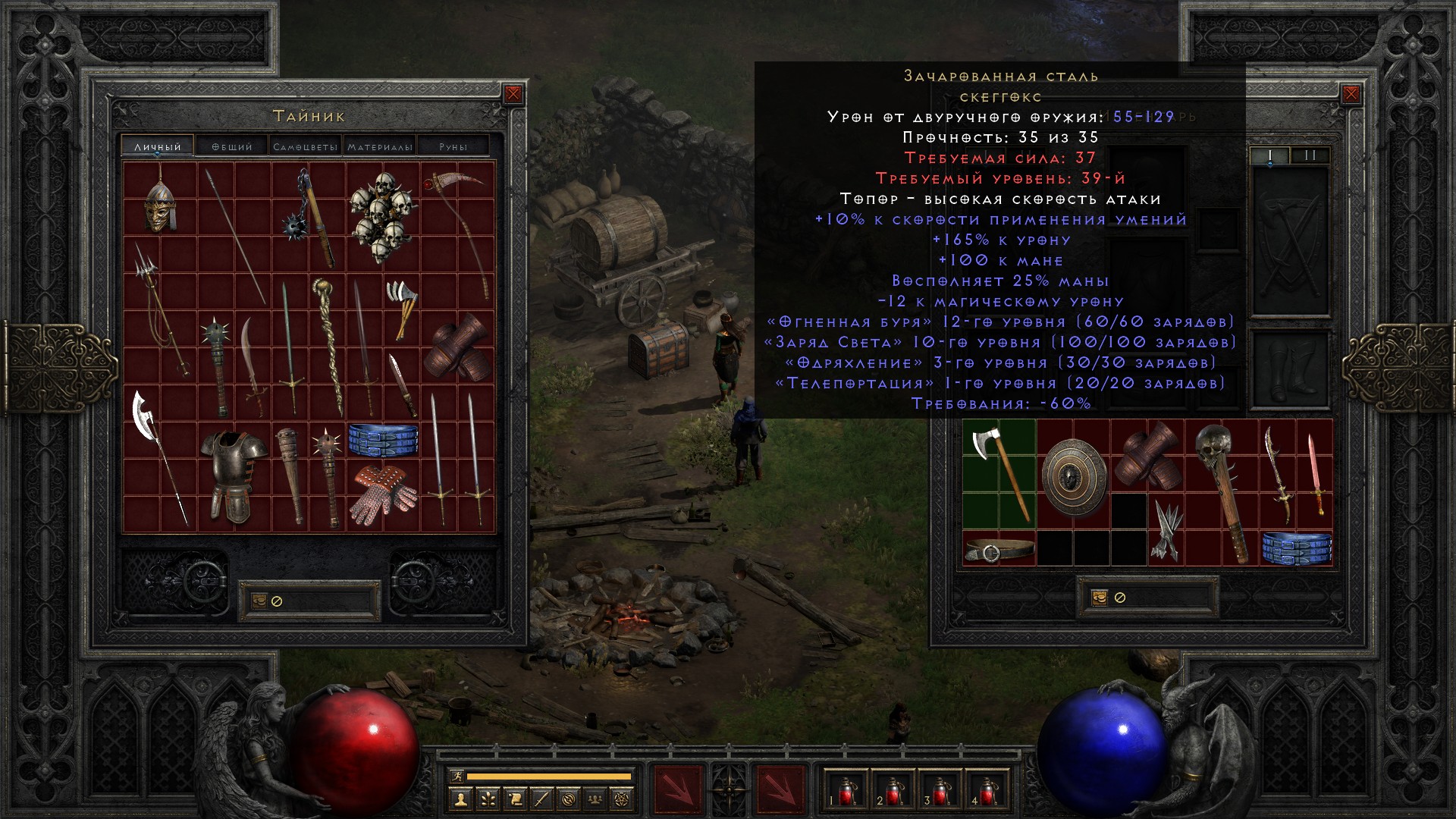Pick the breastplate armor in the stash
This screenshot has height=819, width=1456.
234,475
